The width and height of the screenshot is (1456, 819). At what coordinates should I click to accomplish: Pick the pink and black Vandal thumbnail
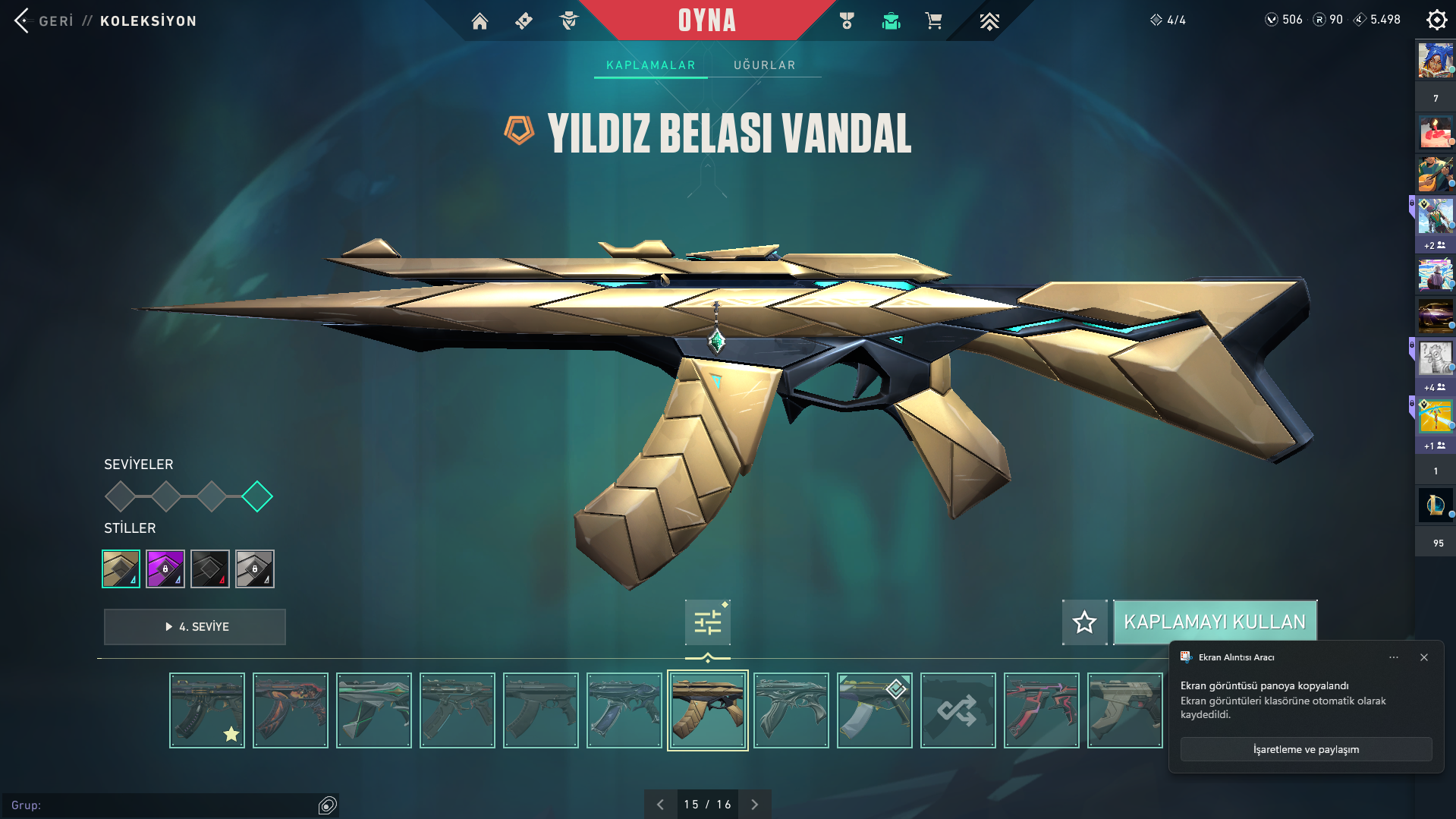1041,710
